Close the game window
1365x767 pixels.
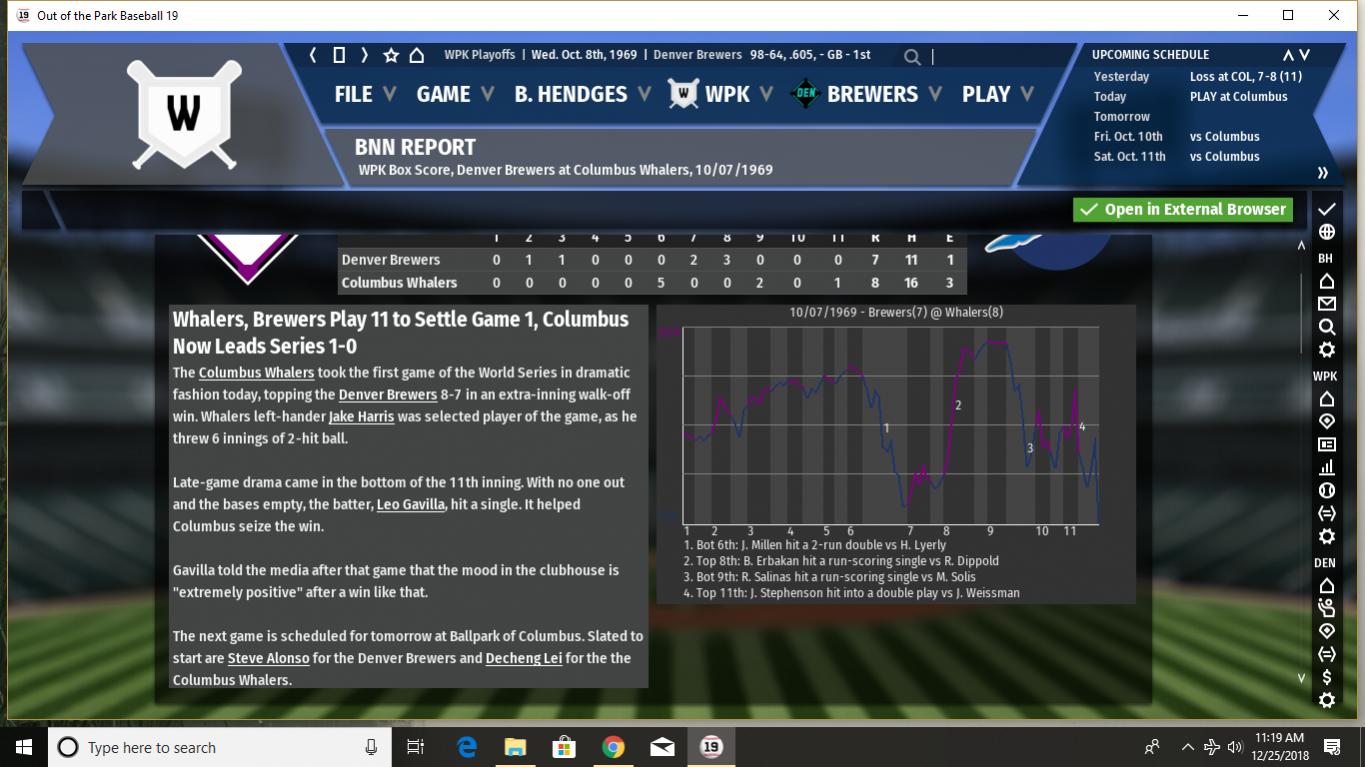[1334, 15]
